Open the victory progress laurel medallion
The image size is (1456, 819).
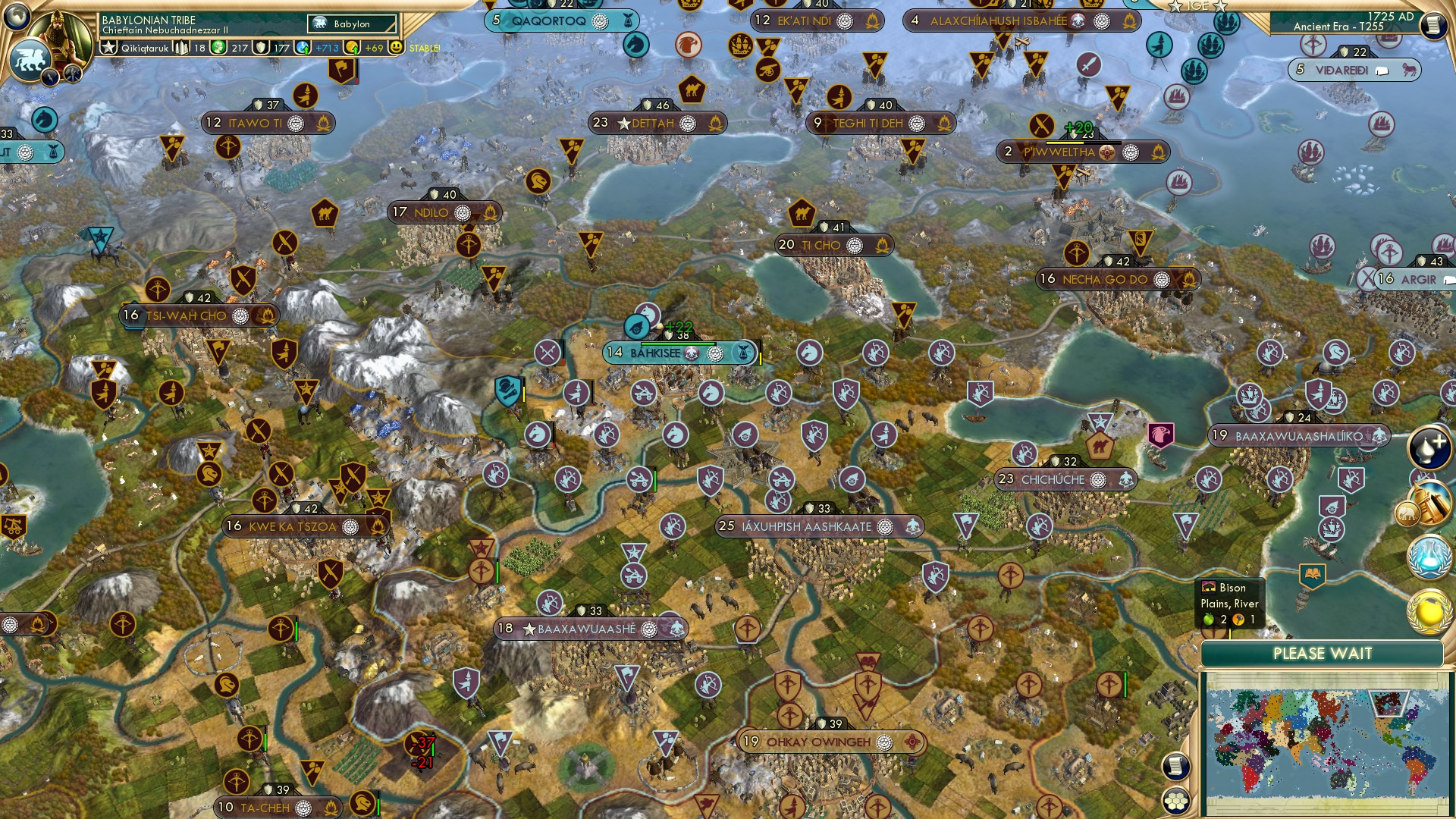coord(1429,612)
